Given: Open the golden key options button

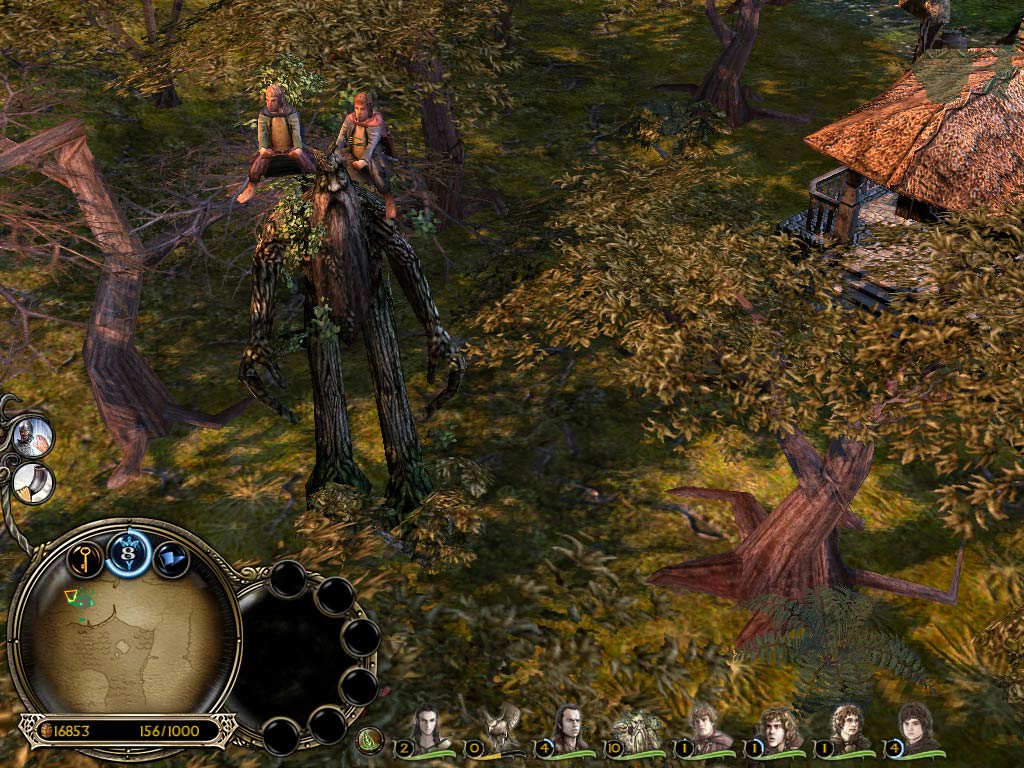Looking at the screenshot, I should click(85, 558).
